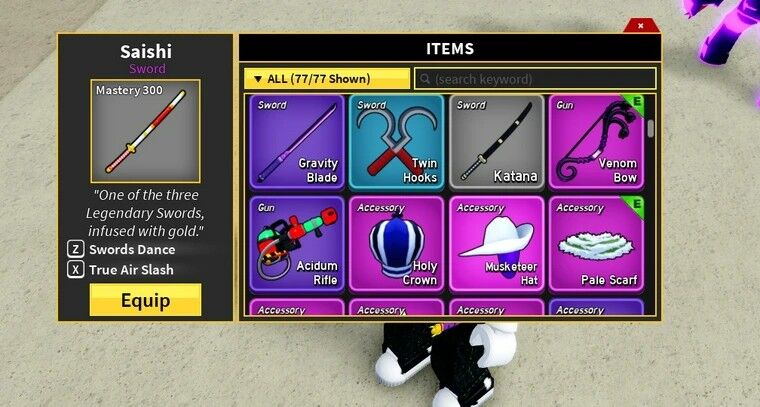Equip the Saishi sword
The image size is (760, 407).
click(145, 300)
